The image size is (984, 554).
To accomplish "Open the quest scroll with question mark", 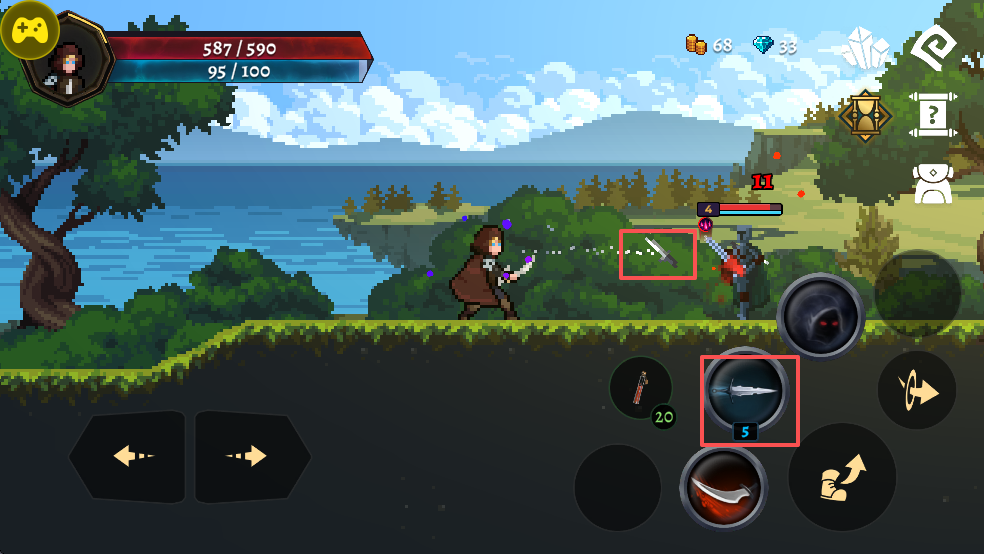I will [x=933, y=116].
